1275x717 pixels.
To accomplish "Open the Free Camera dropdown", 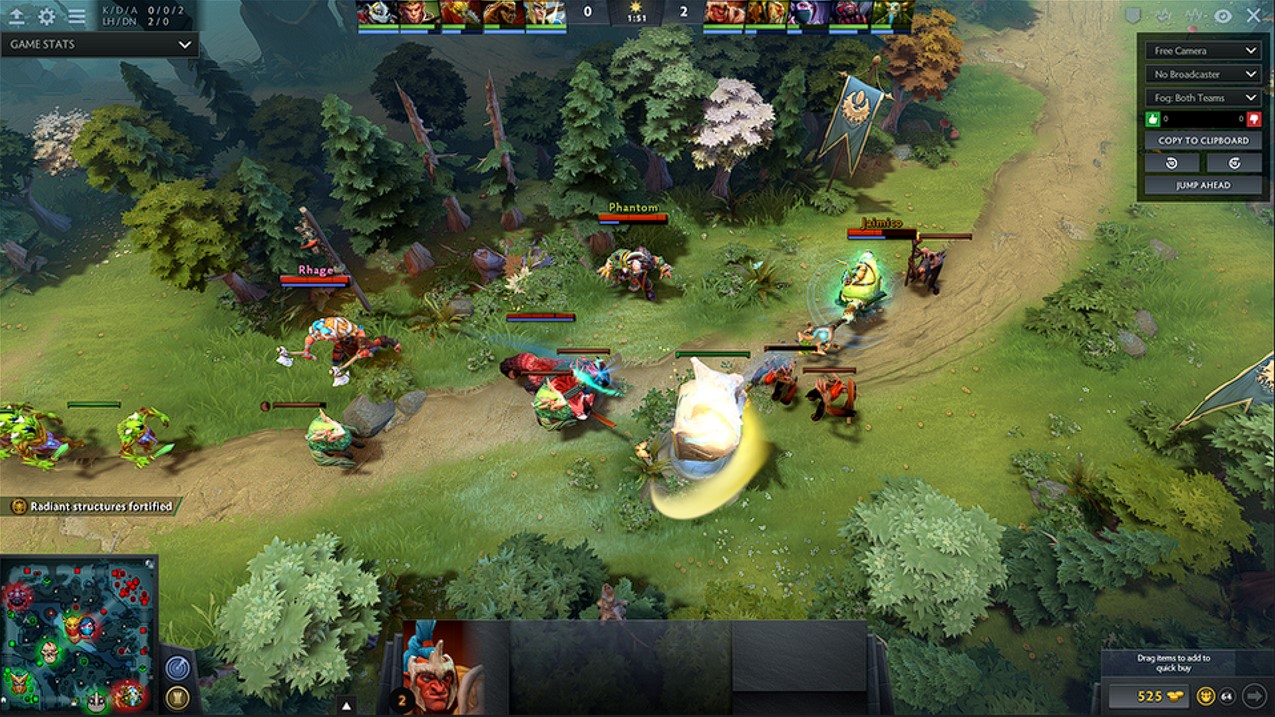I will click(x=1203, y=50).
